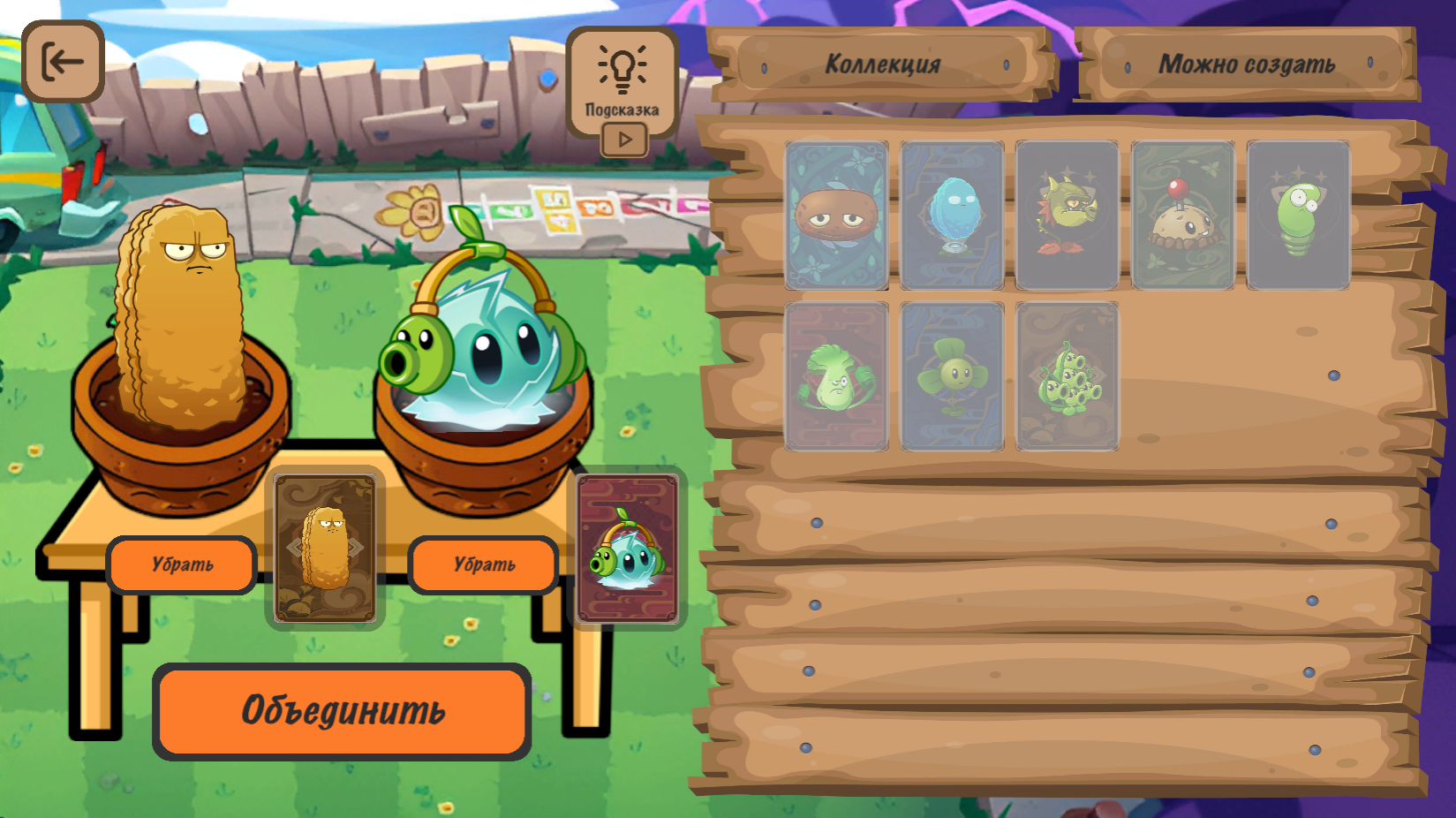Image resolution: width=1456 pixels, height=818 pixels.
Task: Select the Bonk Choy card in the second row
Action: (835, 375)
